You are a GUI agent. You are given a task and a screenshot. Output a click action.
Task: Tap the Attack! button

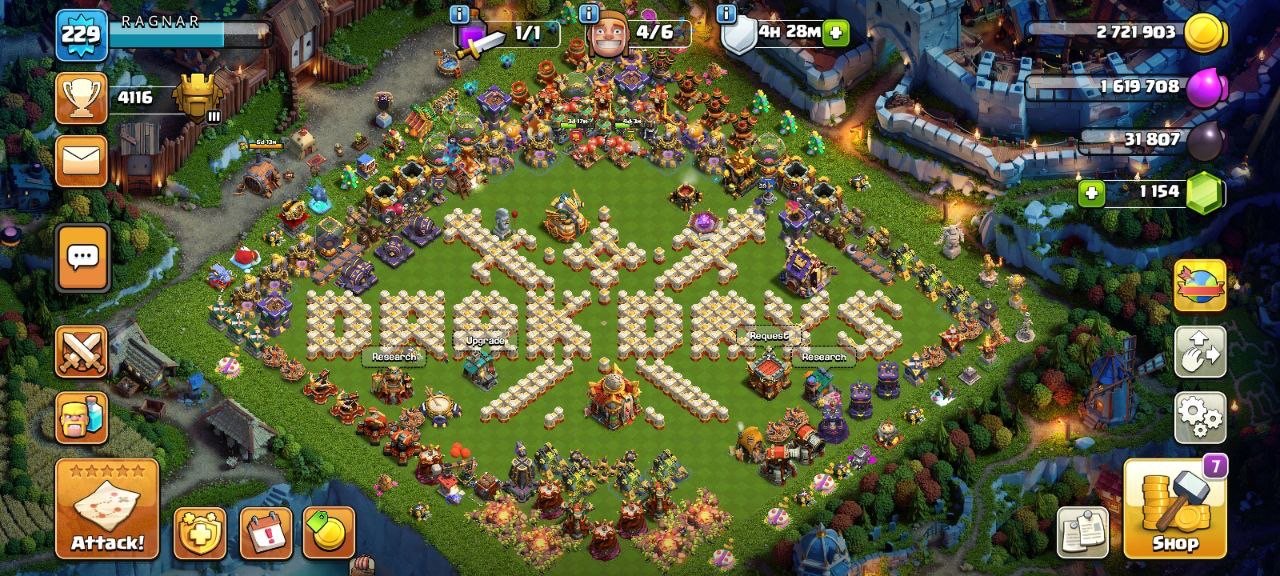click(x=107, y=508)
